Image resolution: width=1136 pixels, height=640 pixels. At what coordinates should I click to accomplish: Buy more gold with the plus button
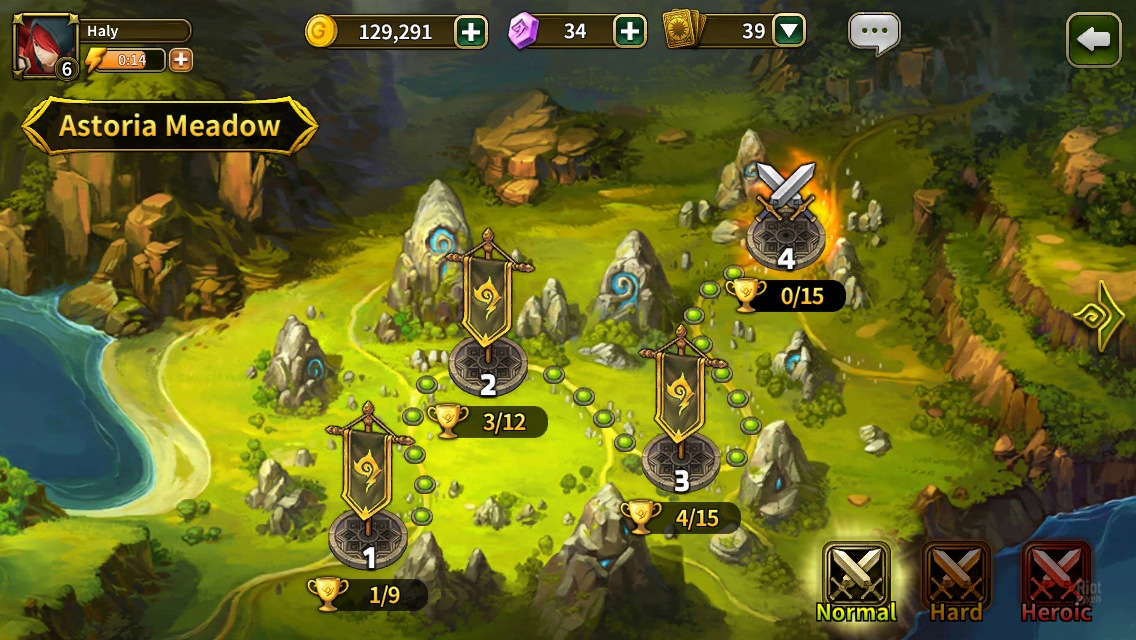(x=471, y=32)
